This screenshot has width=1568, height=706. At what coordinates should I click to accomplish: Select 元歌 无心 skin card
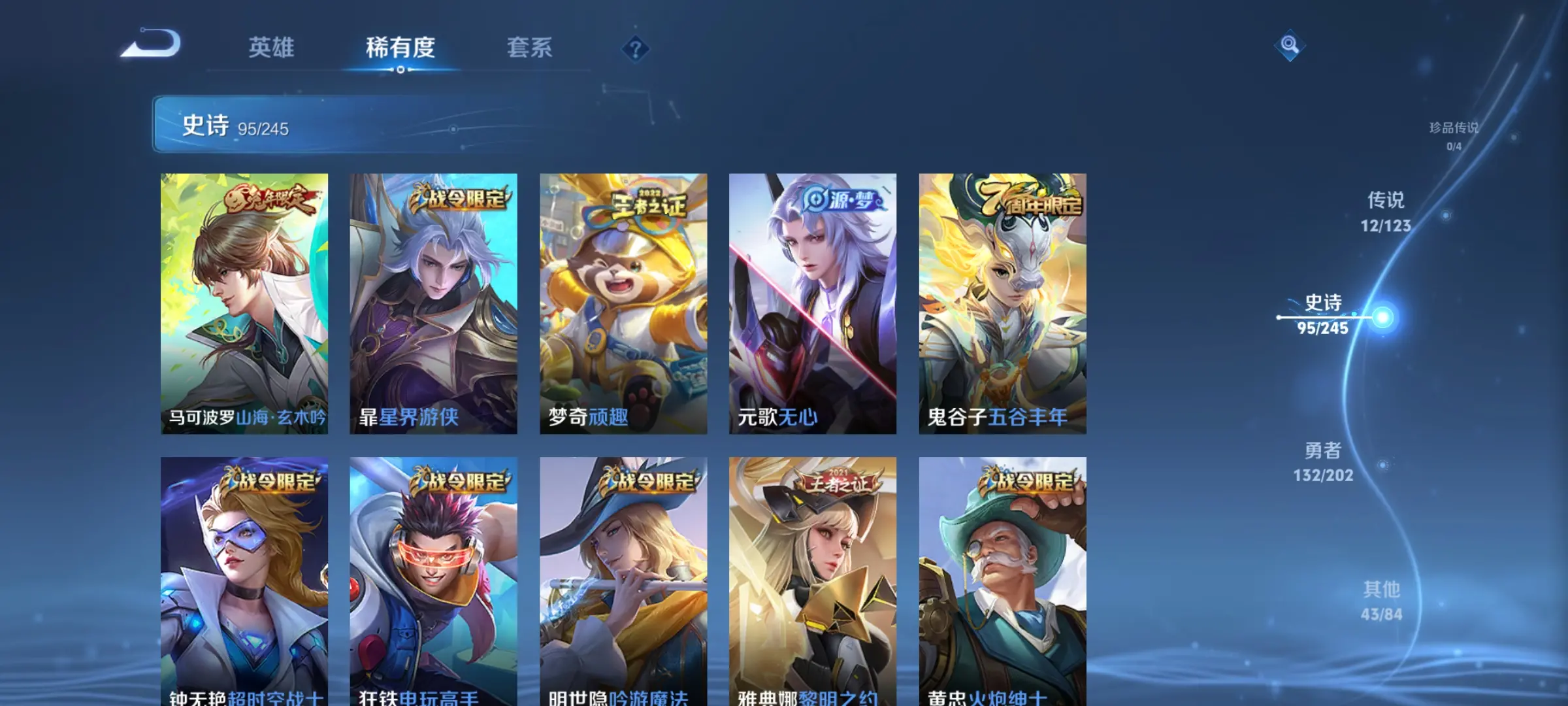(x=813, y=303)
